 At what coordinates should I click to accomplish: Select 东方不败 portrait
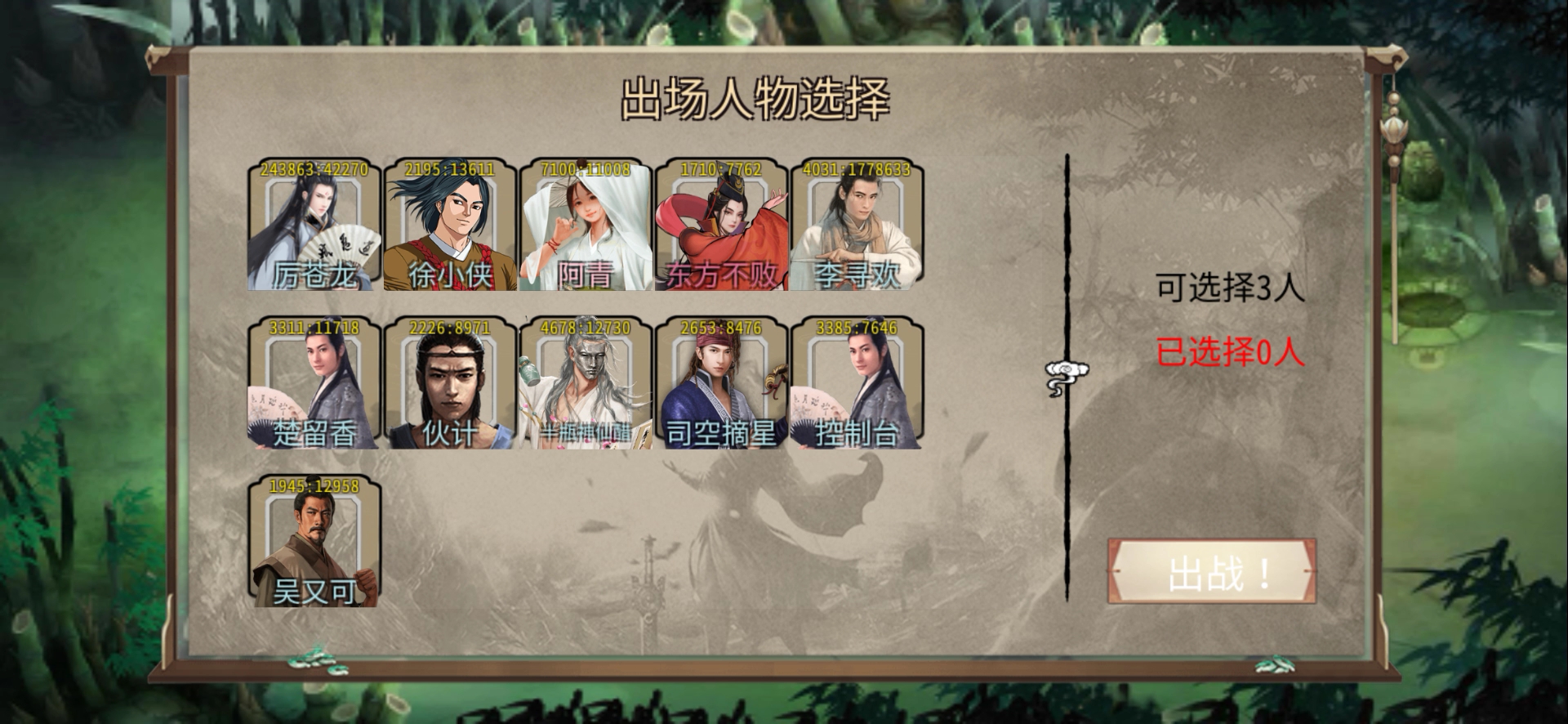tap(721, 226)
